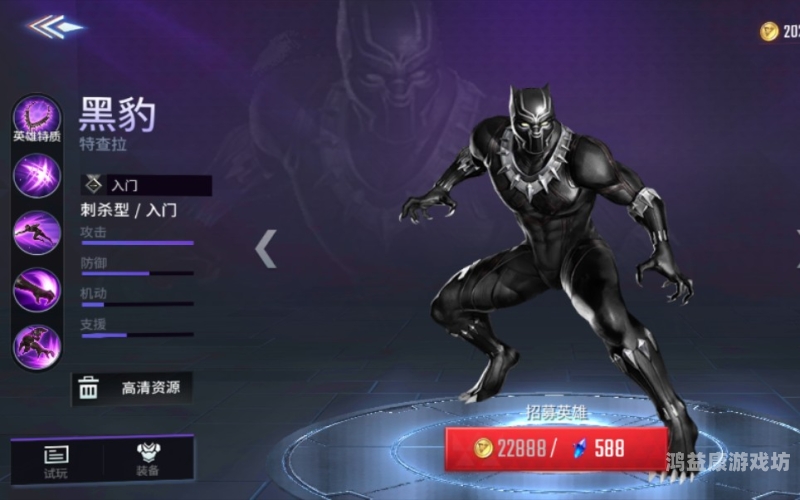This screenshot has width=800, height=500.
Task: Select the purple slash burst skill icon
Action: pyautogui.click(x=37, y=177)
